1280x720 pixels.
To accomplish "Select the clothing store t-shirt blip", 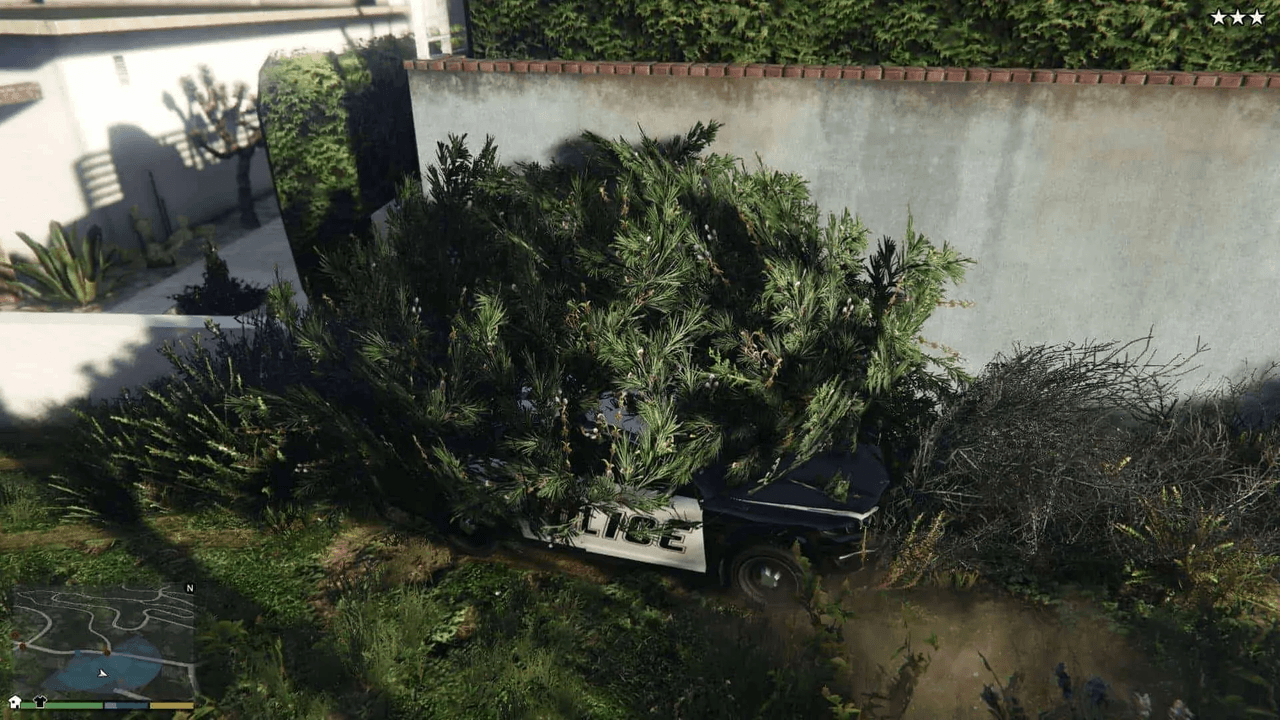I will [40, 700].
